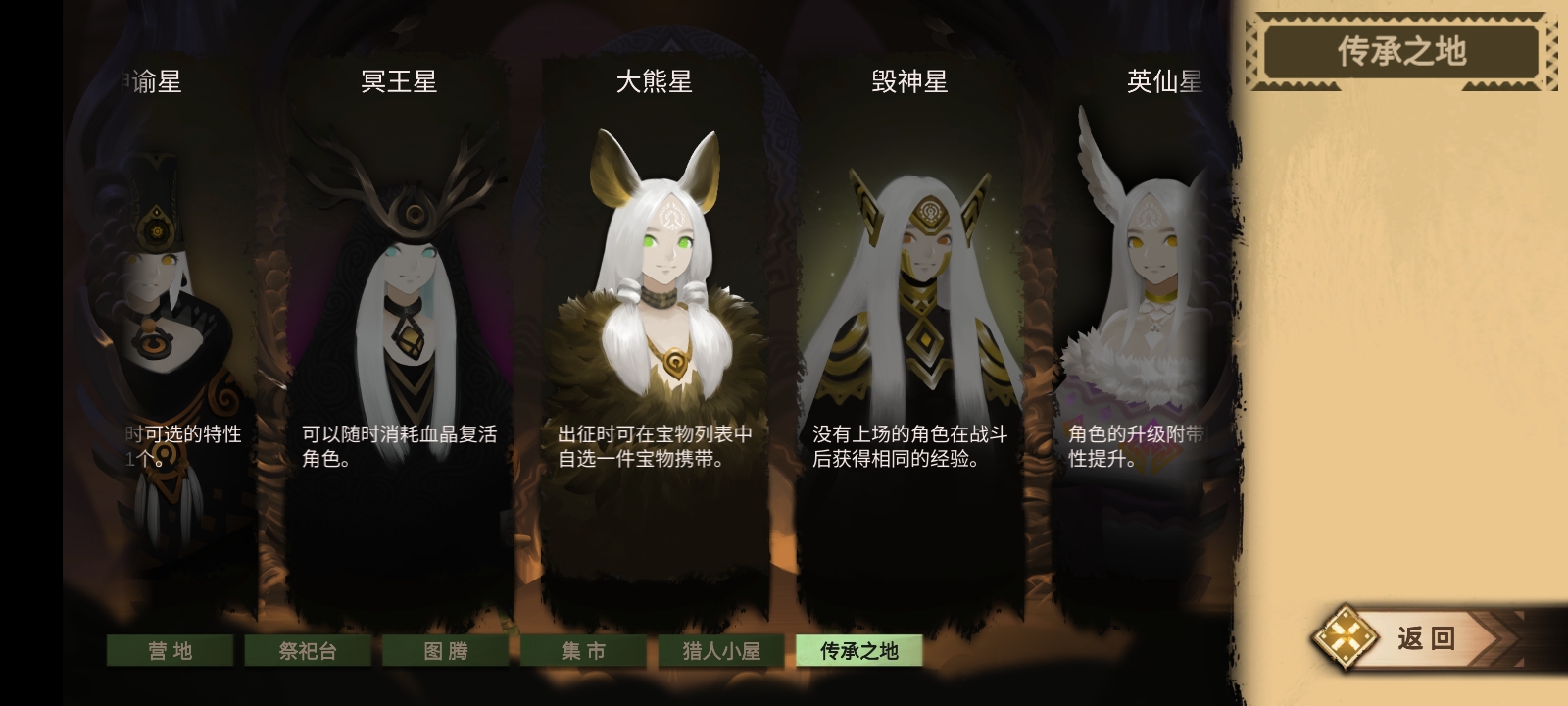This screenshot has height=706, width=1568.
Task: Open the 集市 tab
Action: [584, 650]
